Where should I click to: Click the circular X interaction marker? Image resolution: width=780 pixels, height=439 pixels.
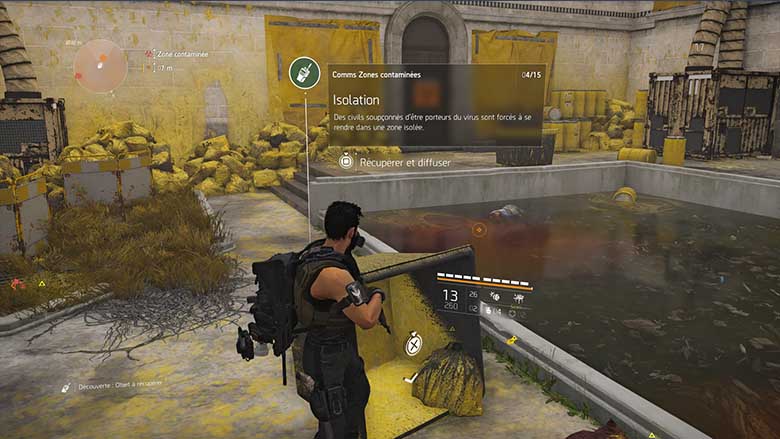pyautogui.click(x=413, y=345)
